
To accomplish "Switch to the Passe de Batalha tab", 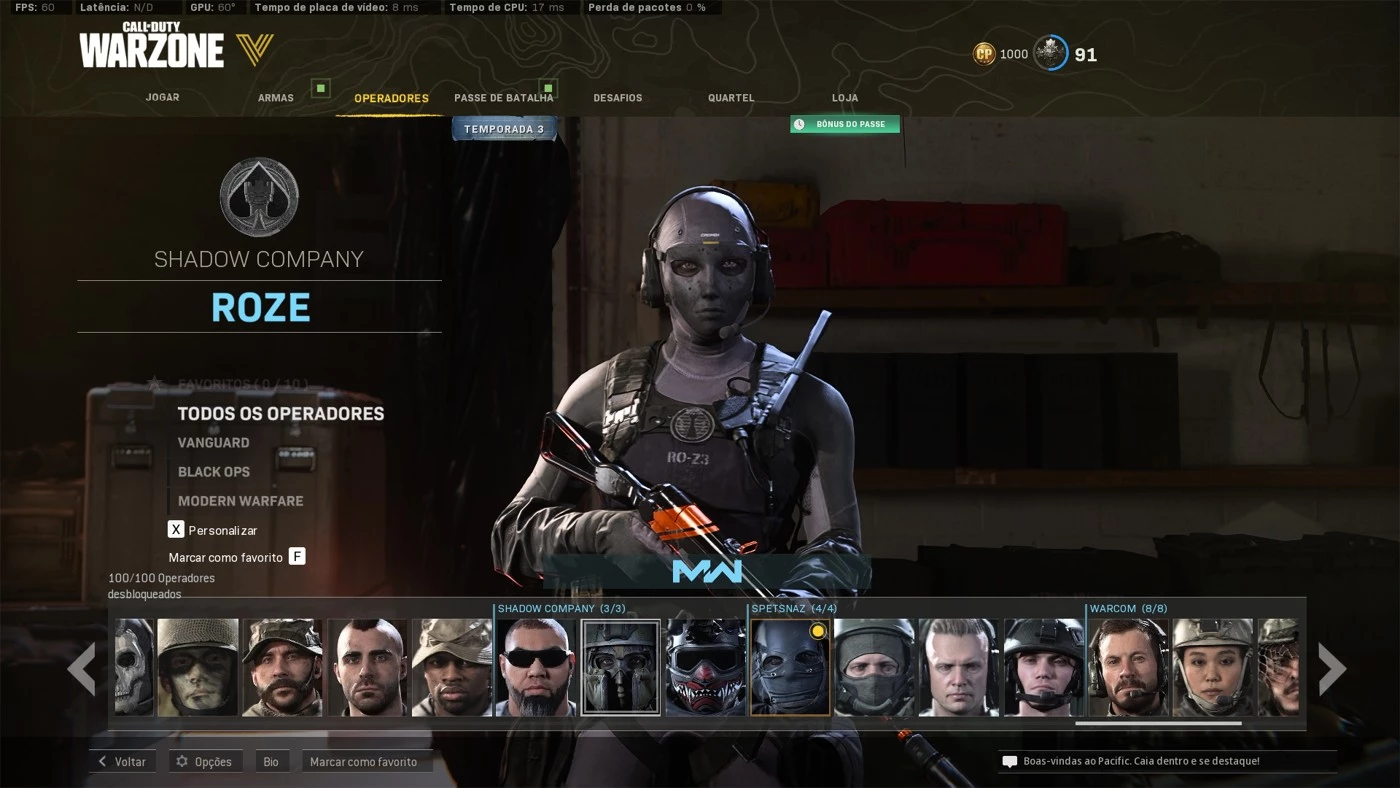I will [x=504, y=97].
